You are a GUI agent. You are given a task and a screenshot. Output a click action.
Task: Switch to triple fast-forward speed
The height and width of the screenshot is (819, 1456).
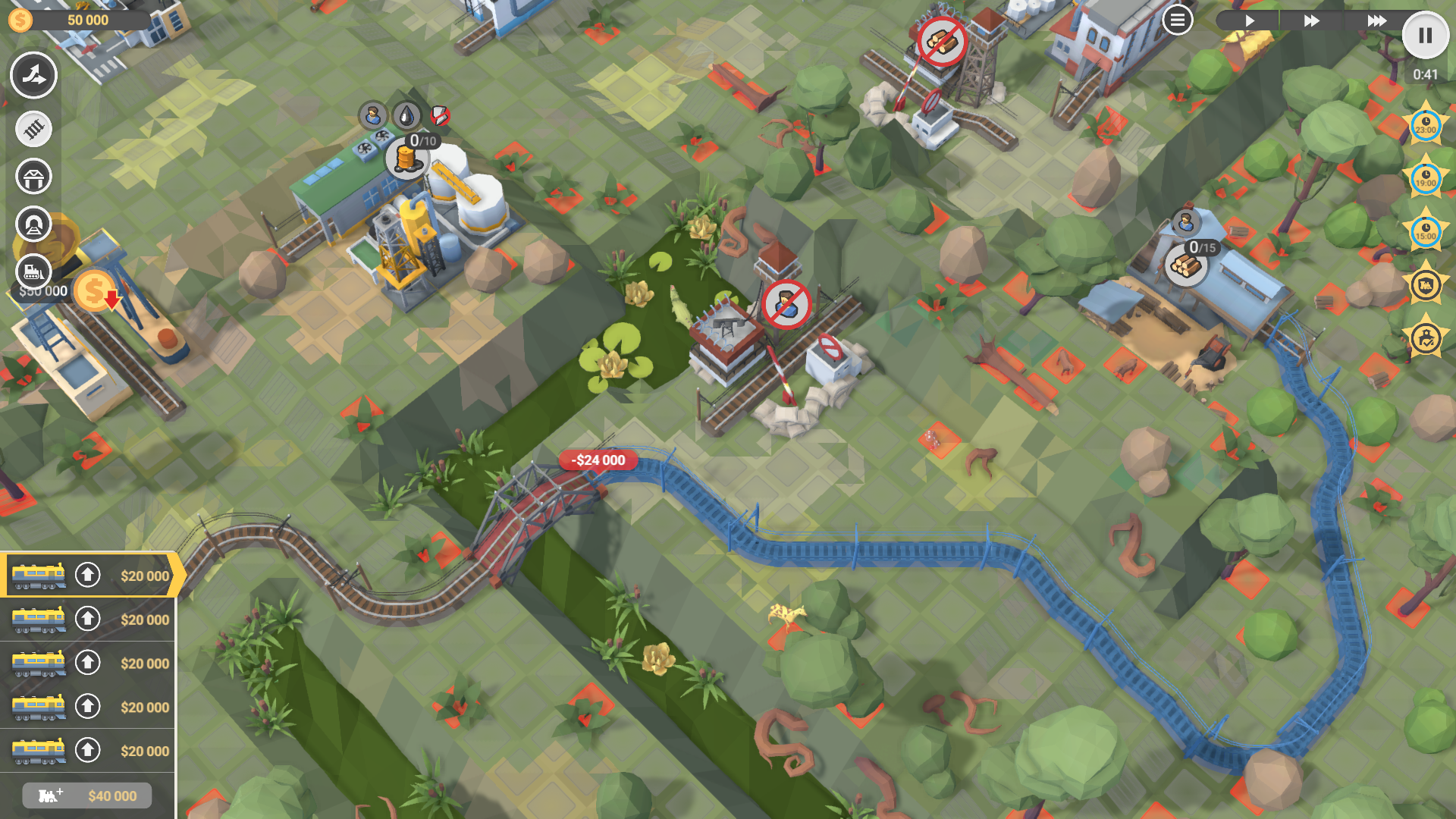coord(1376,20)
